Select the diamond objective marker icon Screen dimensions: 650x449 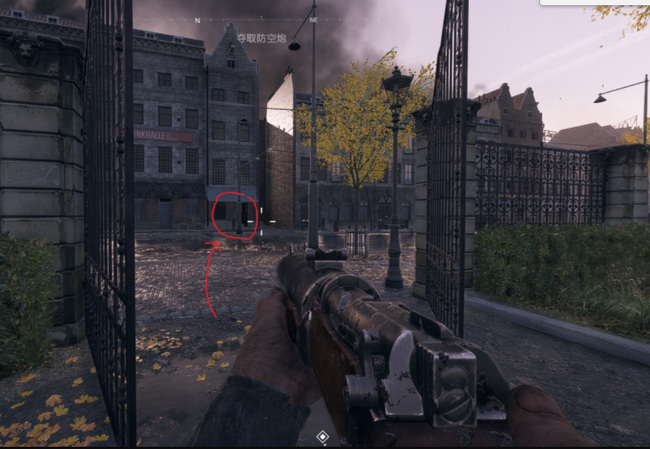tap(323, 437)
